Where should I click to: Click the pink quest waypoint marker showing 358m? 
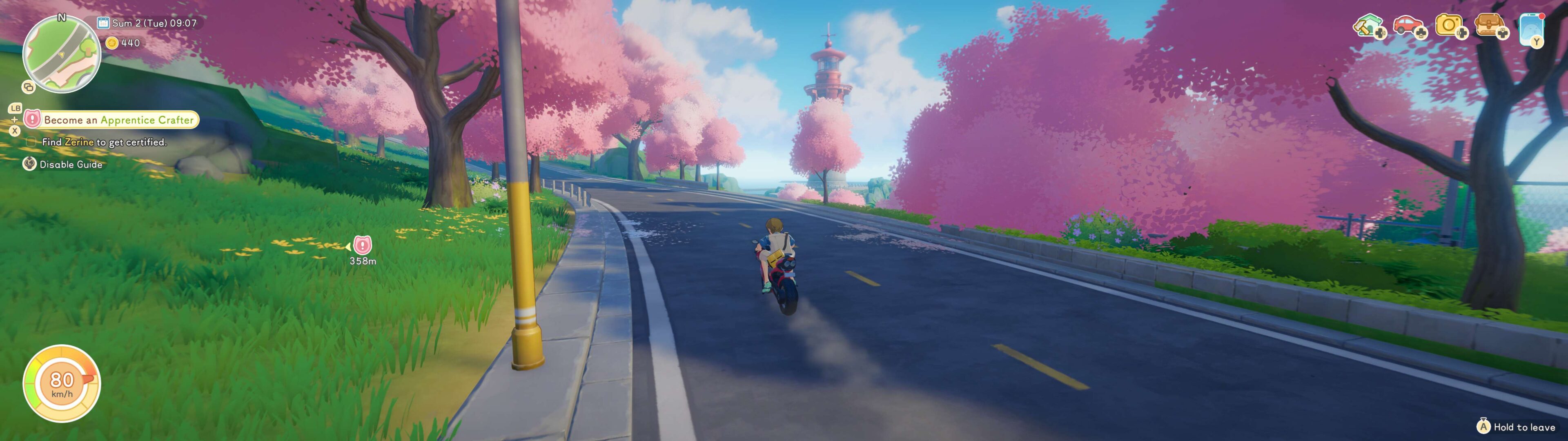tap(362, 245)
